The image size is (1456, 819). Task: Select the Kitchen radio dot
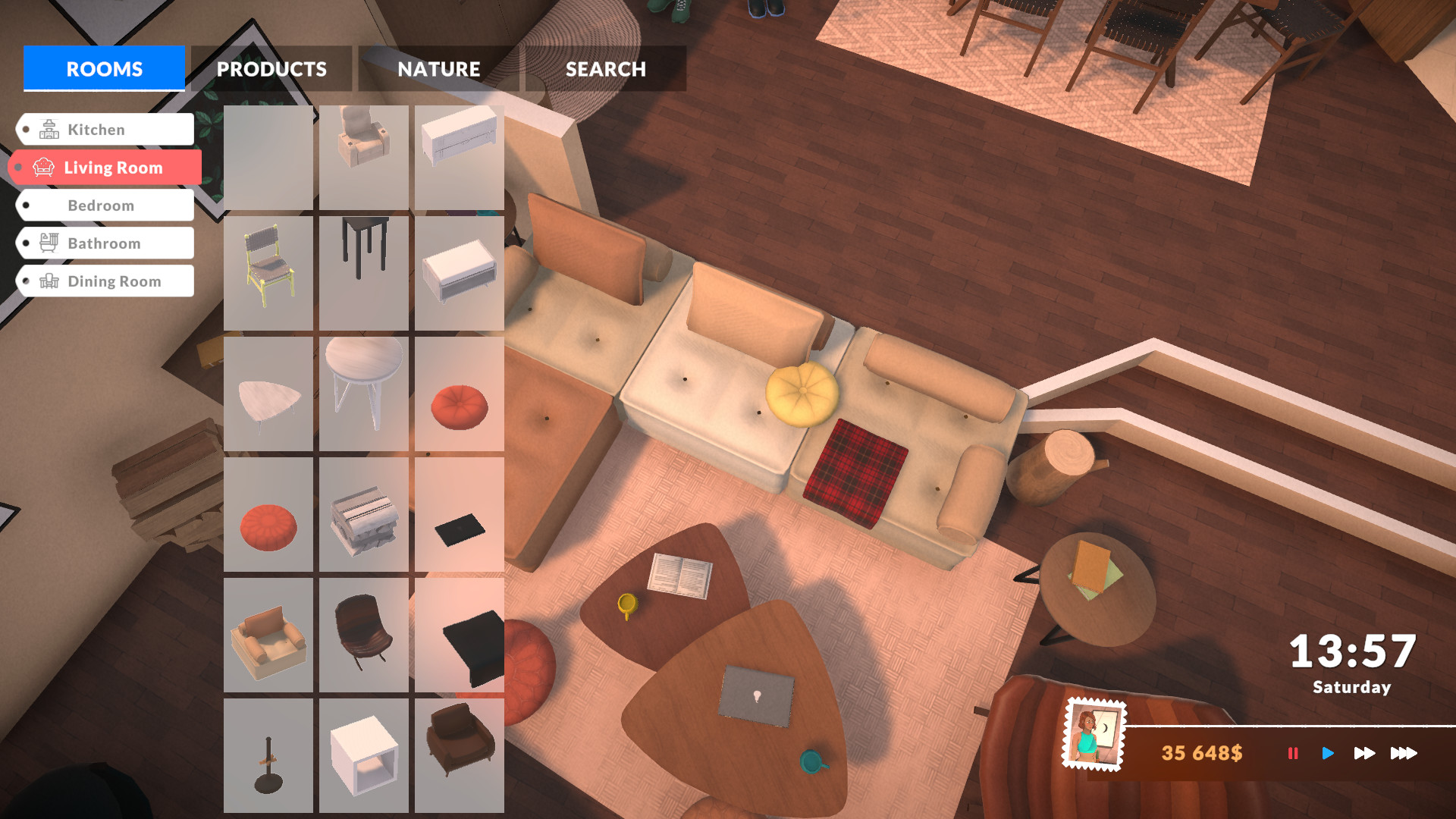(25, 129)
